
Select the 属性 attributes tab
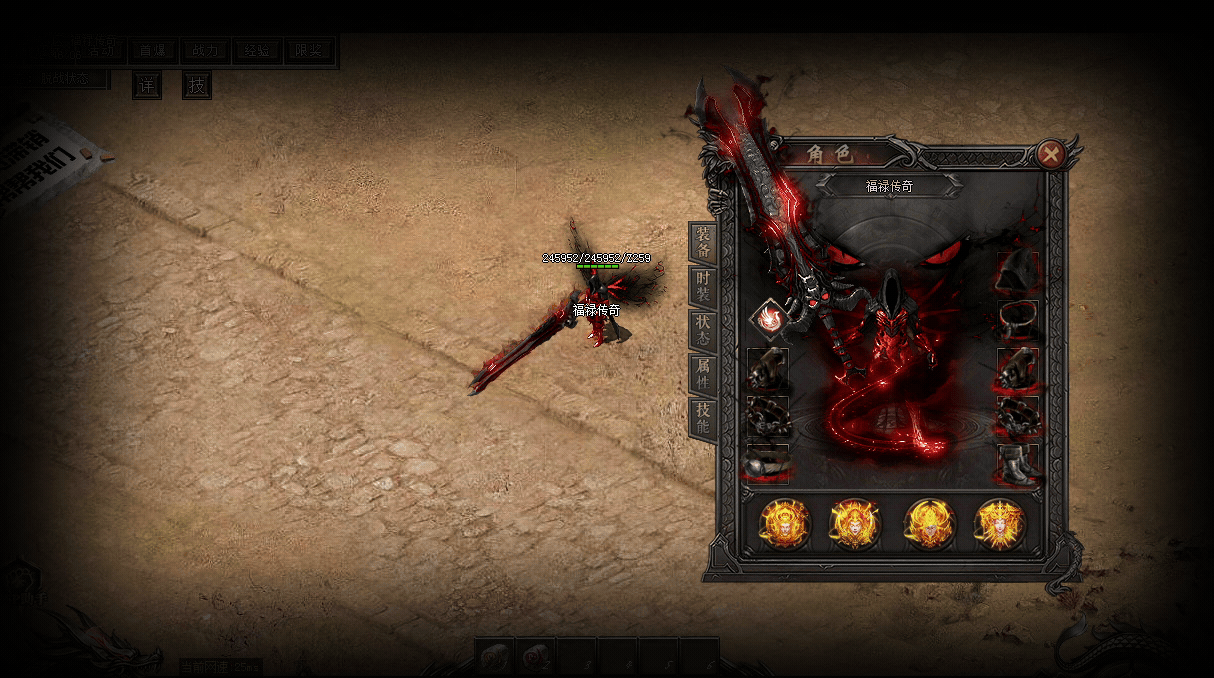(703, 374)
